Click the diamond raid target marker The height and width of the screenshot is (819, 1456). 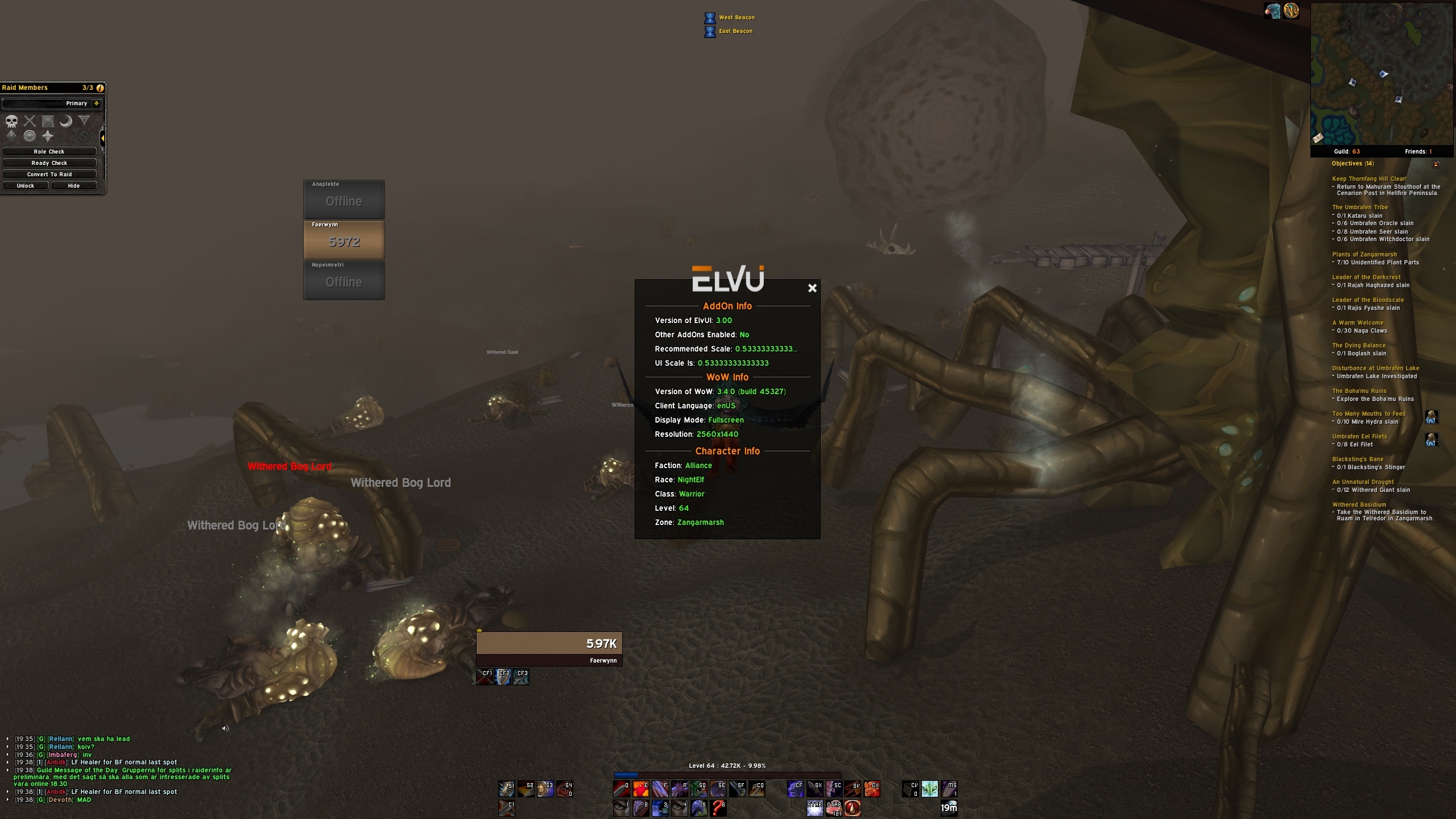coord(11,135)
